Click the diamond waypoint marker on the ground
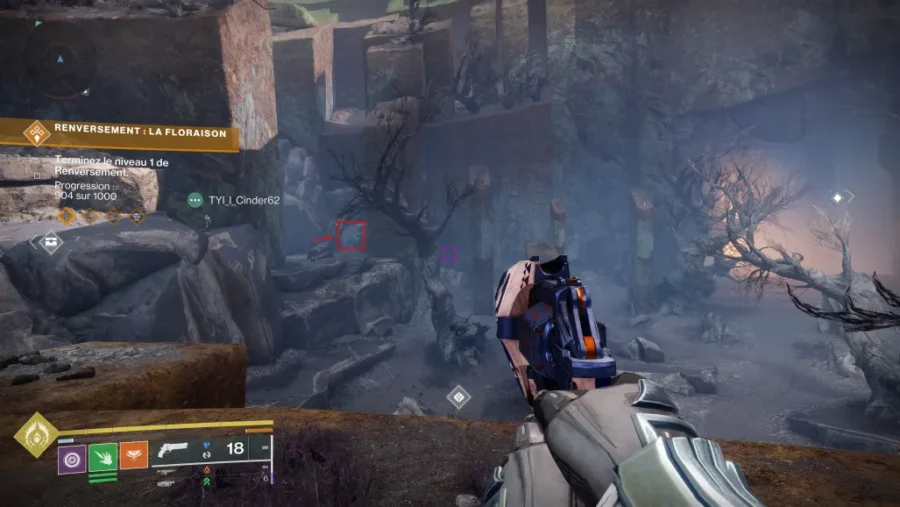900x507 pixels. (458, 396)
